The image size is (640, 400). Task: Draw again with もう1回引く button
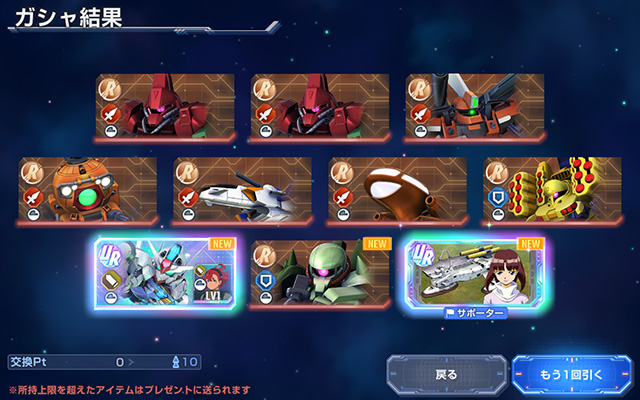coord(572,375)
